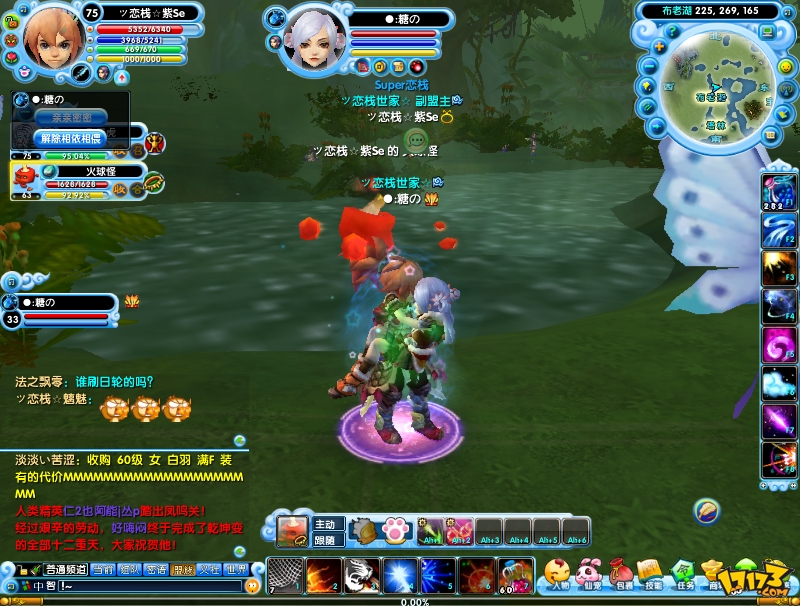
Task: Activate the F5 pink spiral skill
Action: (x=778, y=346)
